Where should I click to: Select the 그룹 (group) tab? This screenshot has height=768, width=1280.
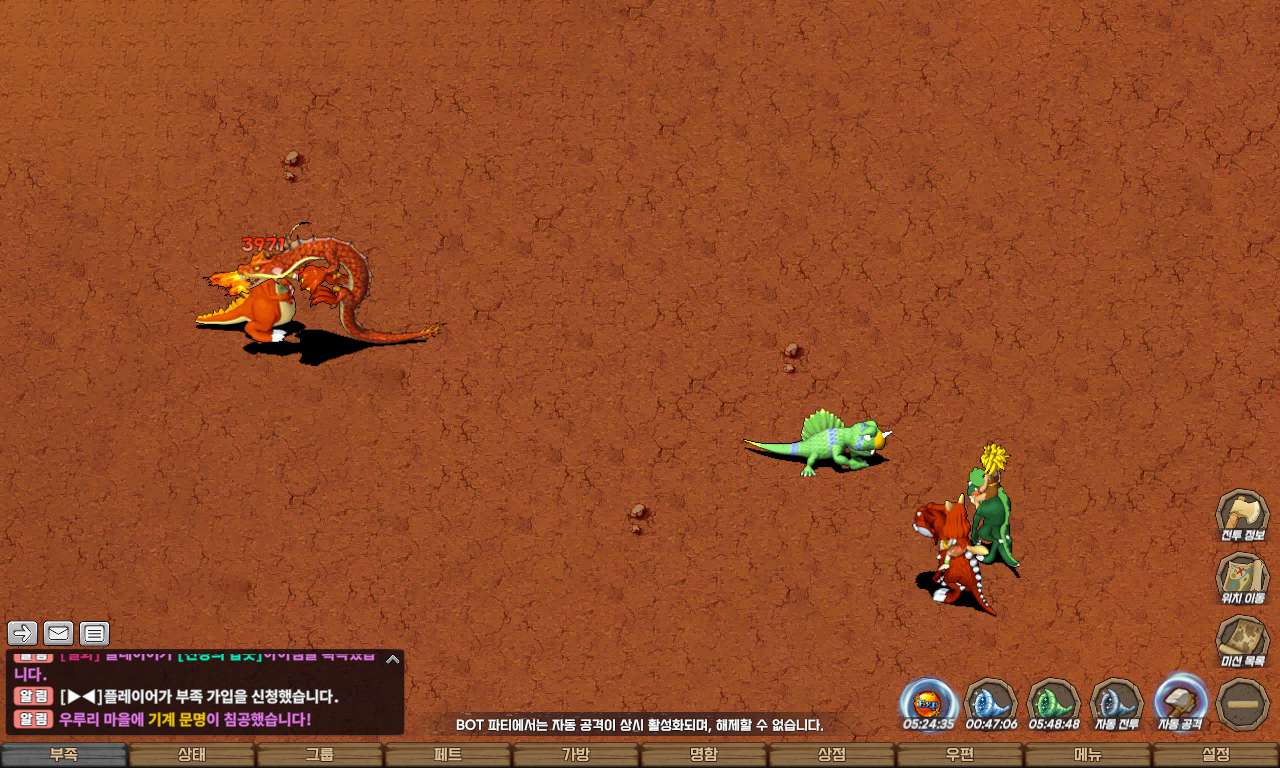(320, 755)
